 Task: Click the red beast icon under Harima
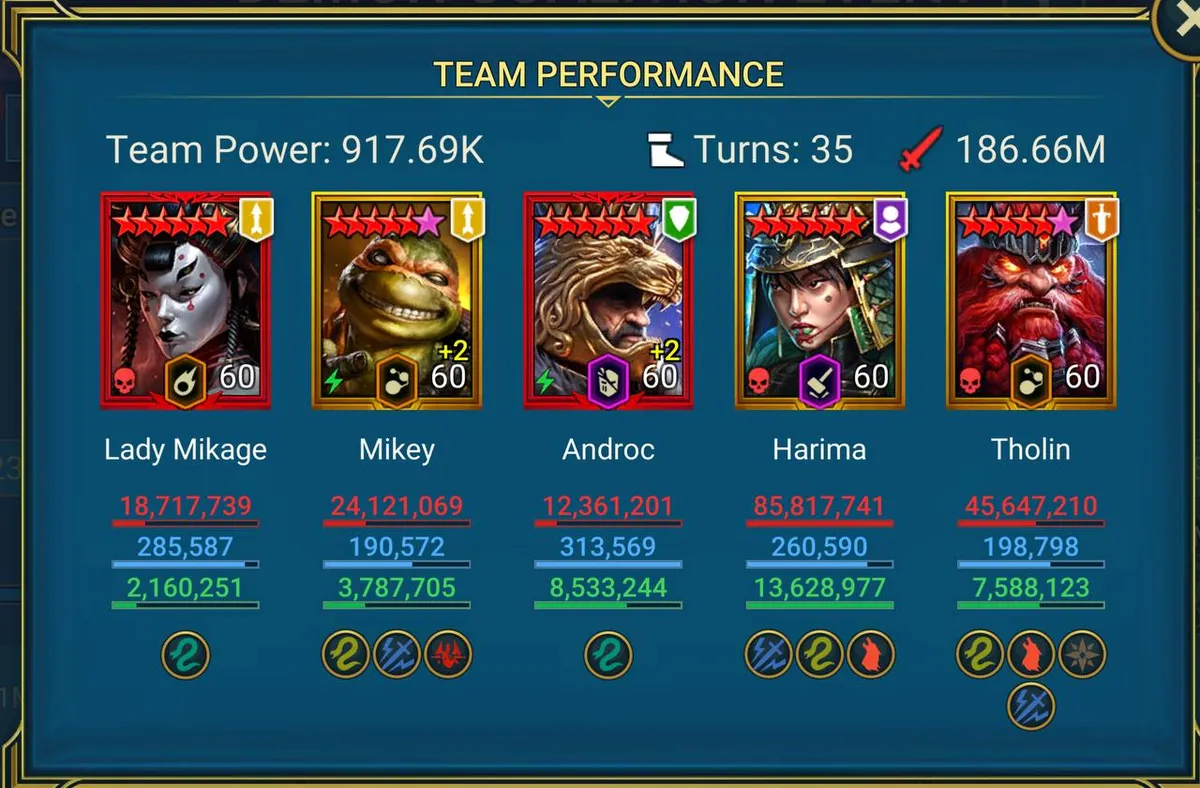pyautogui.click(x=871, y=655)
